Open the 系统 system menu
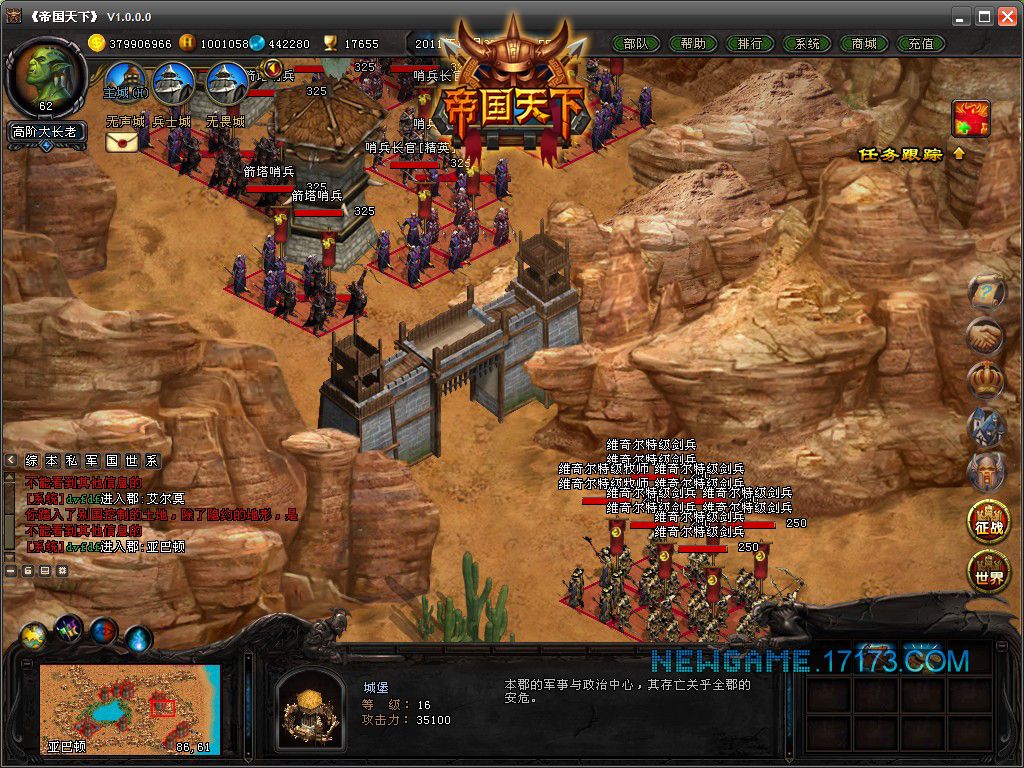 [807, 44]
